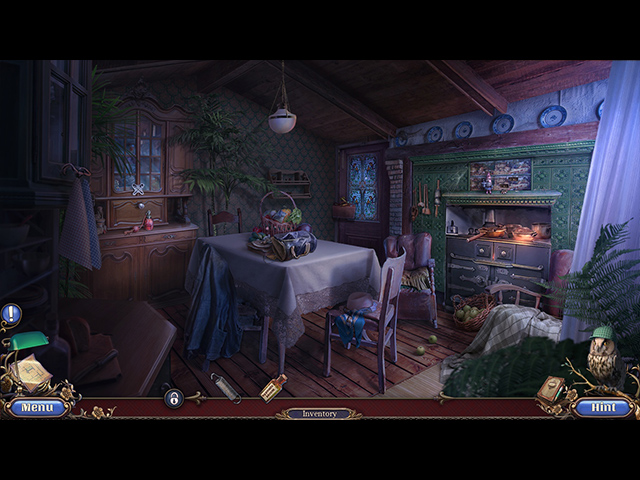Open the Menu button
This screenshot has width=640, height=480.
[38, 408]
